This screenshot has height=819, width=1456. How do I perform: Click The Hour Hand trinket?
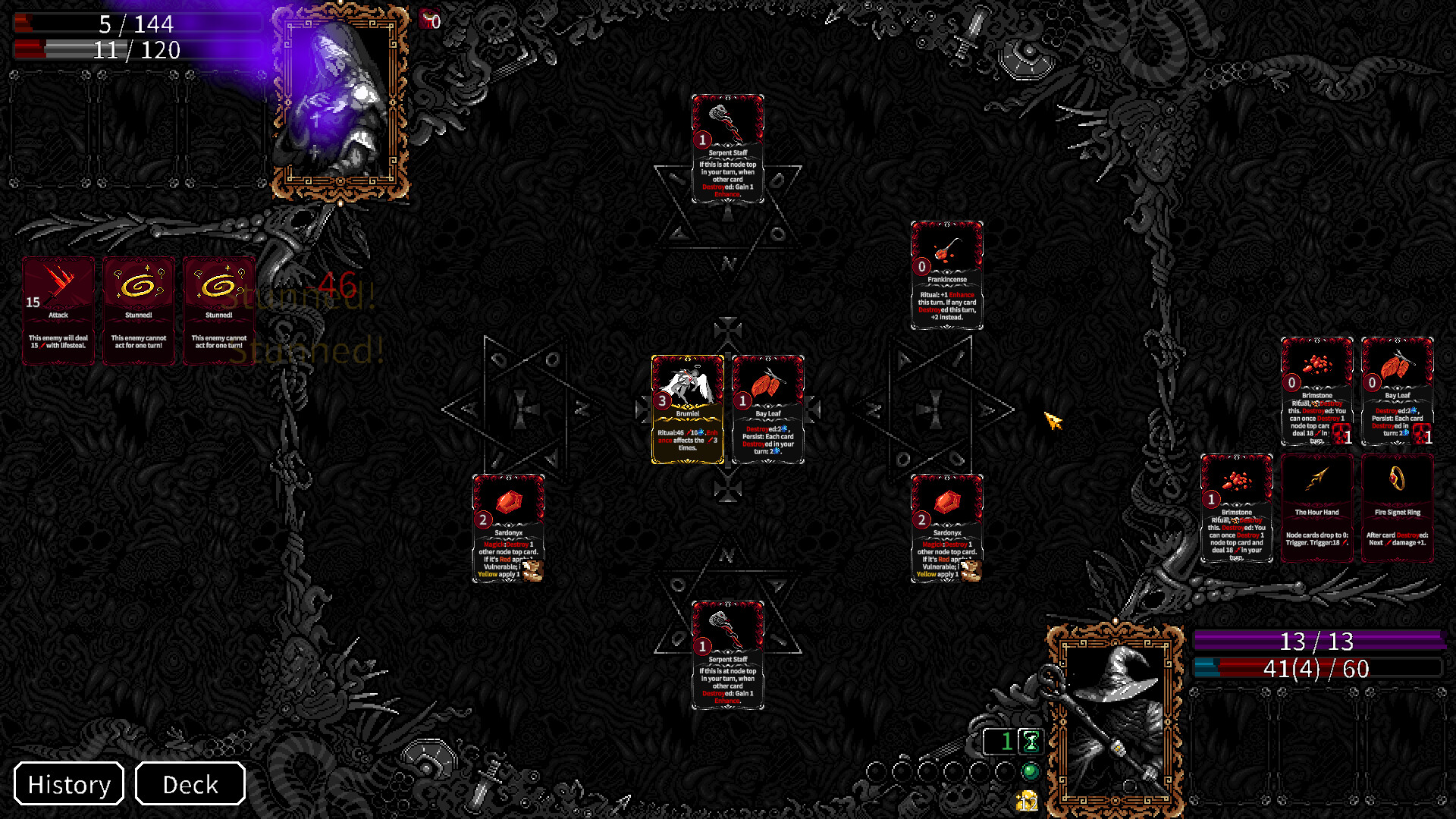click(1317, 508)
